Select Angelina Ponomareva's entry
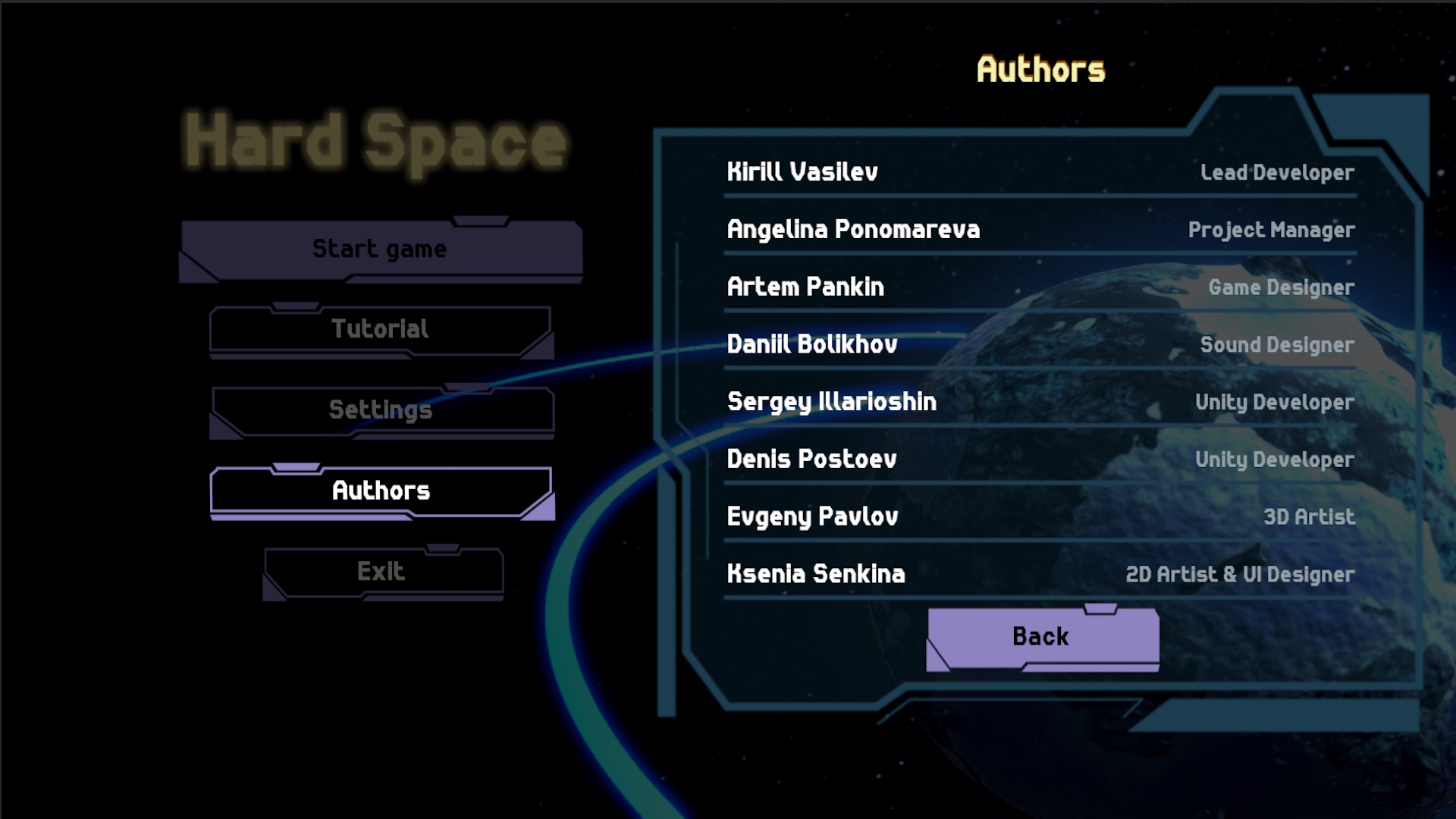 pyautogui.click(x=852, y=229)
